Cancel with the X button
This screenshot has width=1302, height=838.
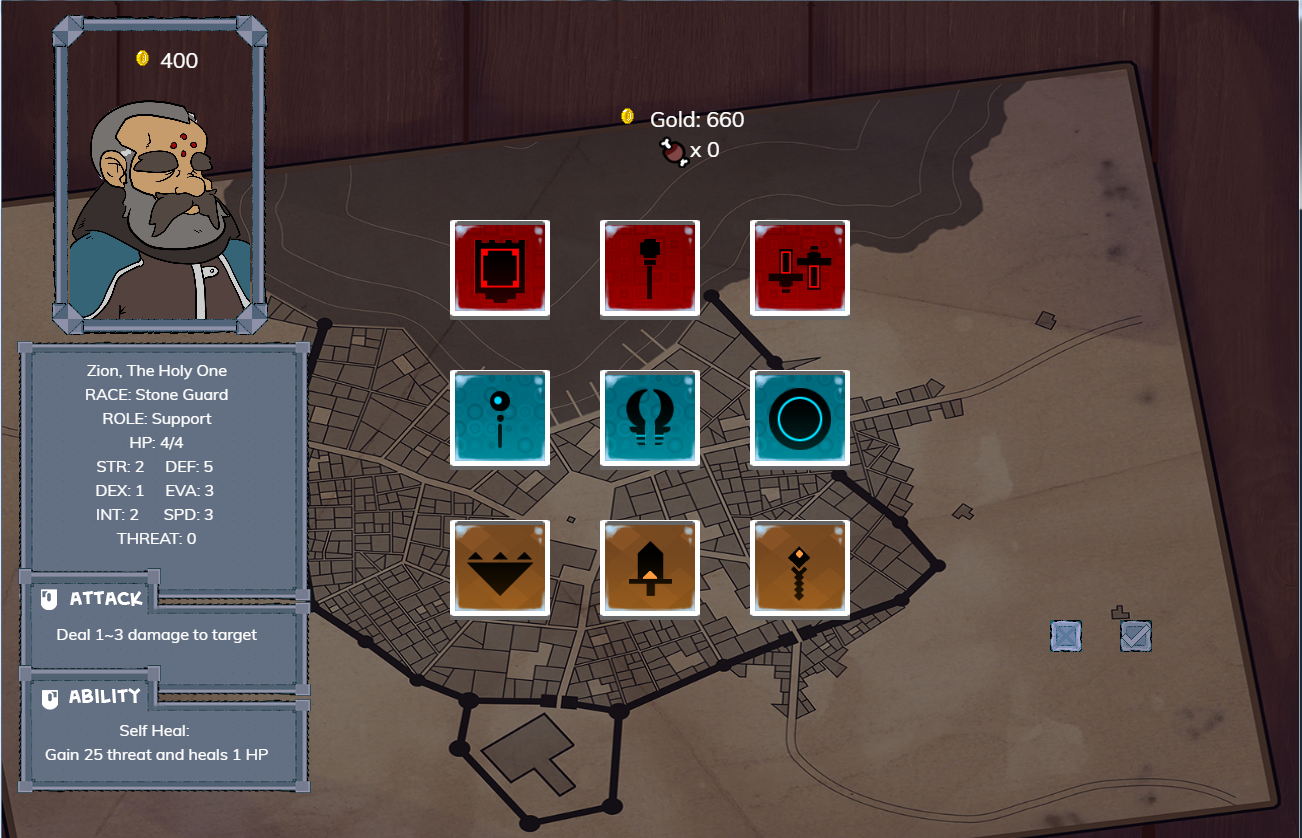pyautogui.click(x=1066, y=636)
